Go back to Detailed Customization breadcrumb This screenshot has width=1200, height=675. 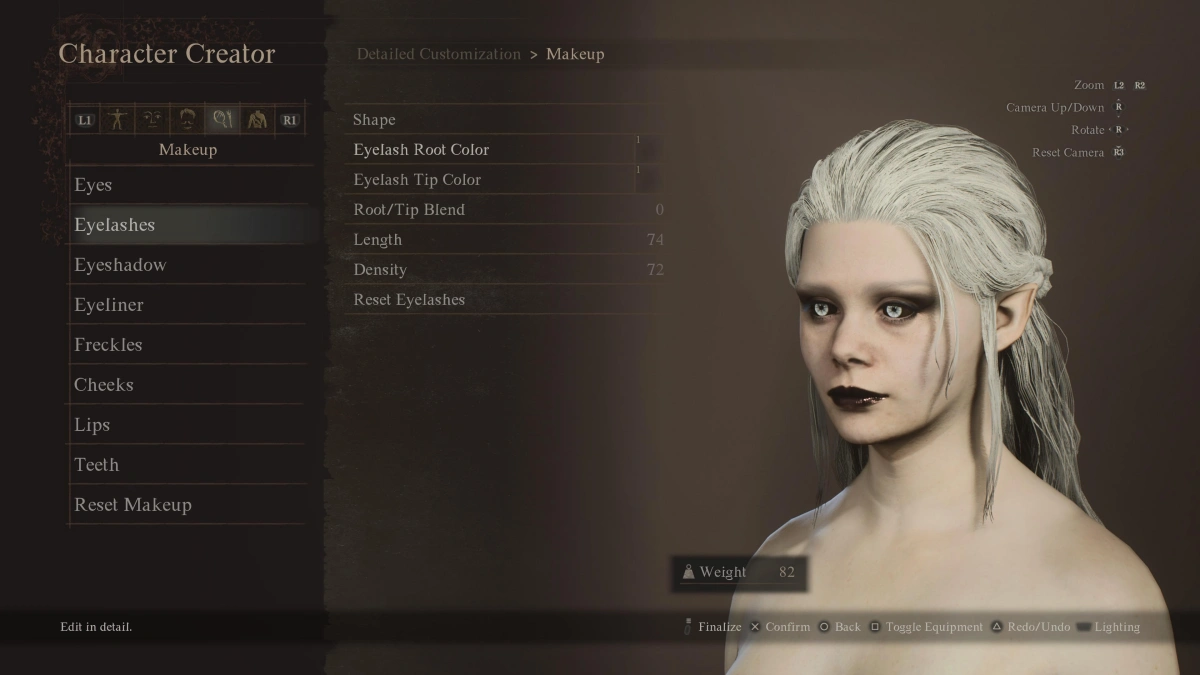pyautogui.click(x=438, y=54)
